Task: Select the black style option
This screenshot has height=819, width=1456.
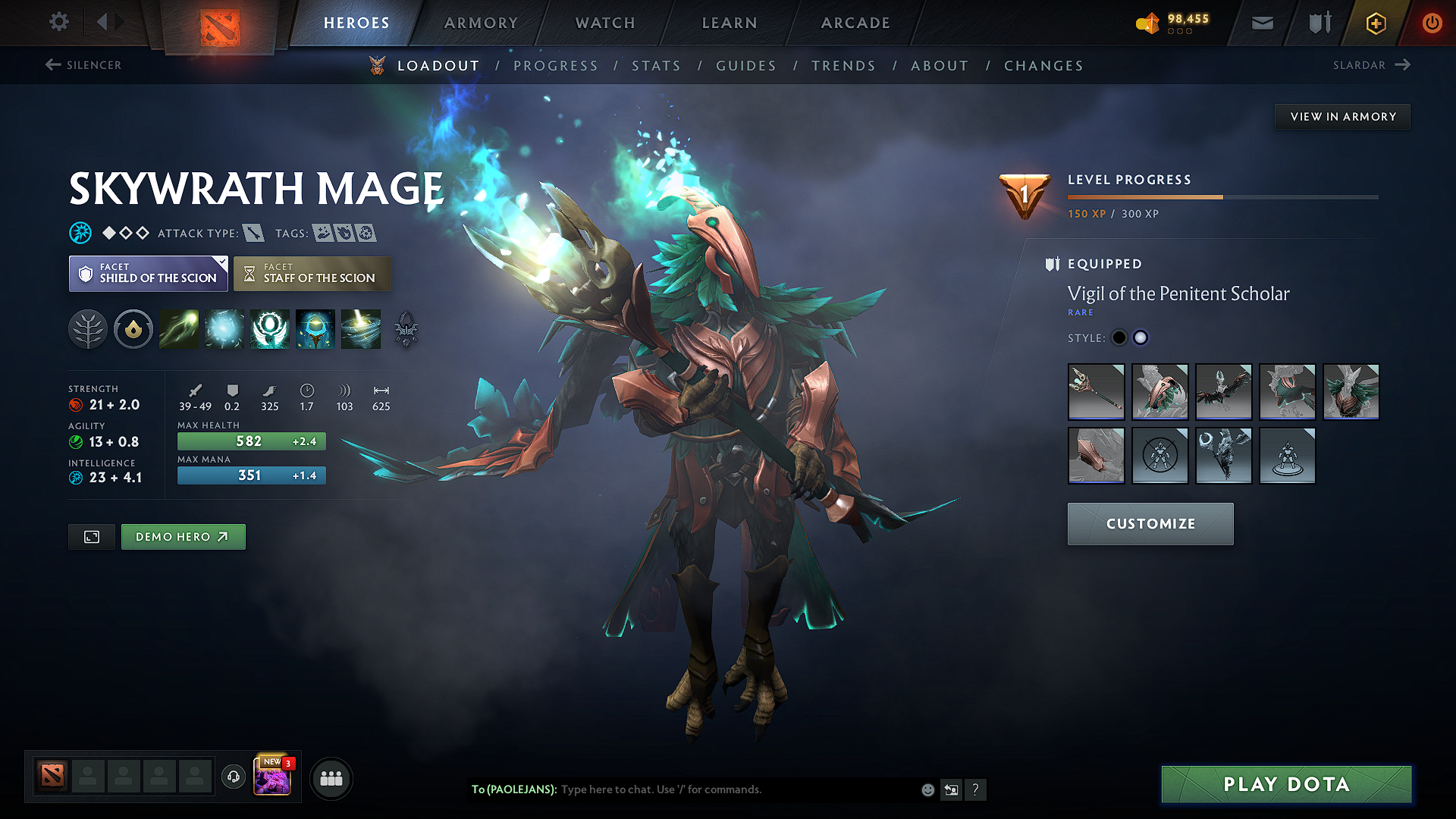Action: click(1119, 337)
